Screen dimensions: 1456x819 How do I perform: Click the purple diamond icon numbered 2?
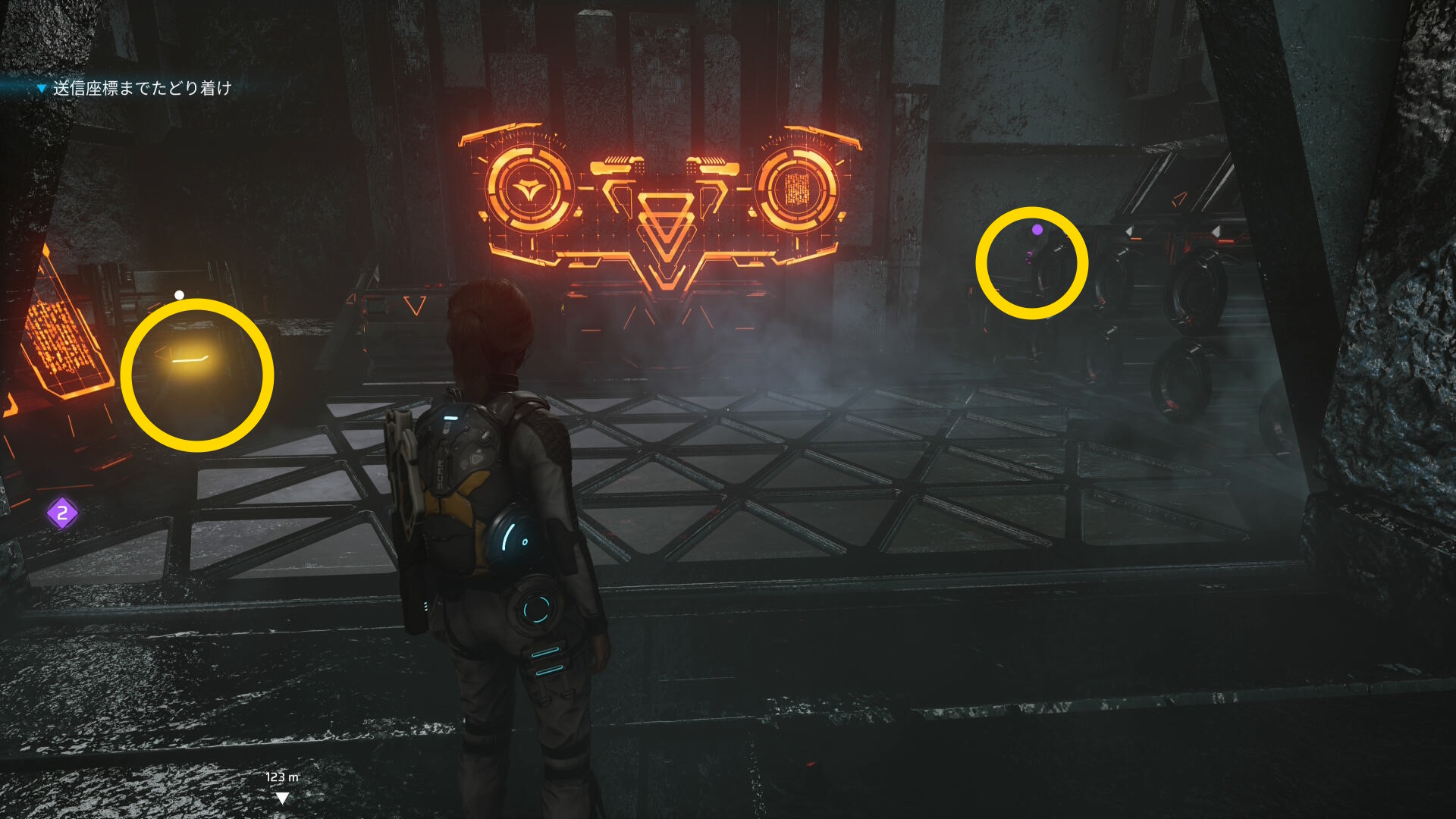click(62, 513)
